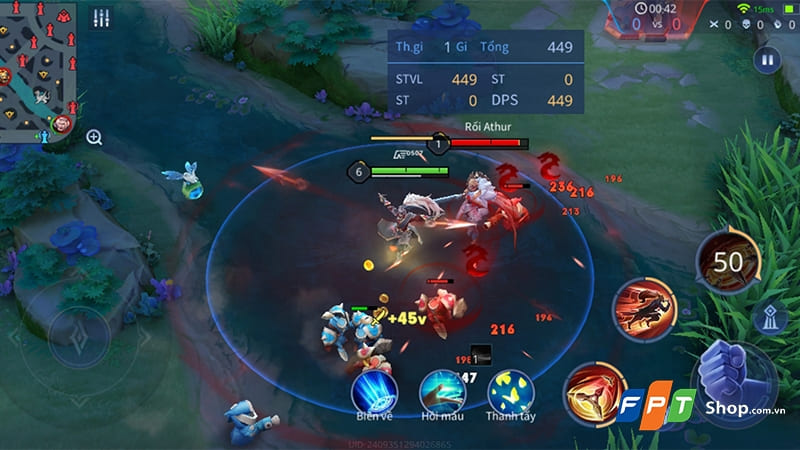
Task: Activate the Hồi máu heal ability
Action: pyautogui.click(x=442, y=392)
